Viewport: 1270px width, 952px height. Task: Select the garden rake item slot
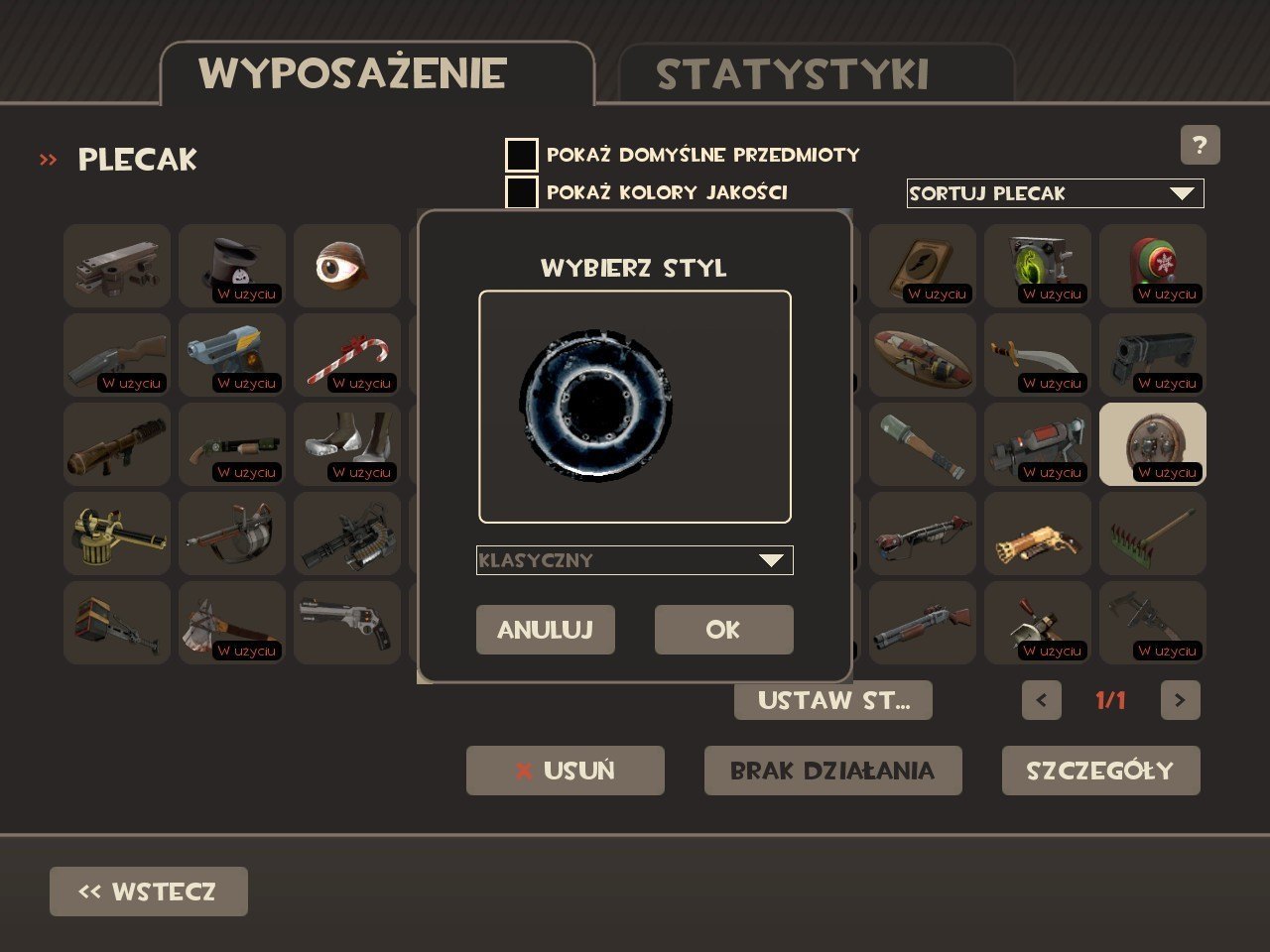(x=1153, y=534)
